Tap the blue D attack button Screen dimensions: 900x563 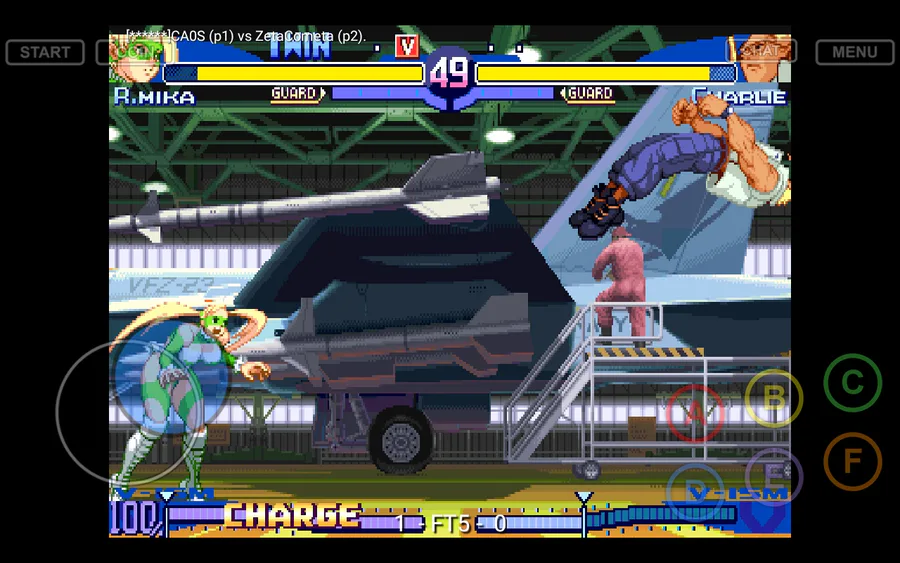(x=695, y=492)
